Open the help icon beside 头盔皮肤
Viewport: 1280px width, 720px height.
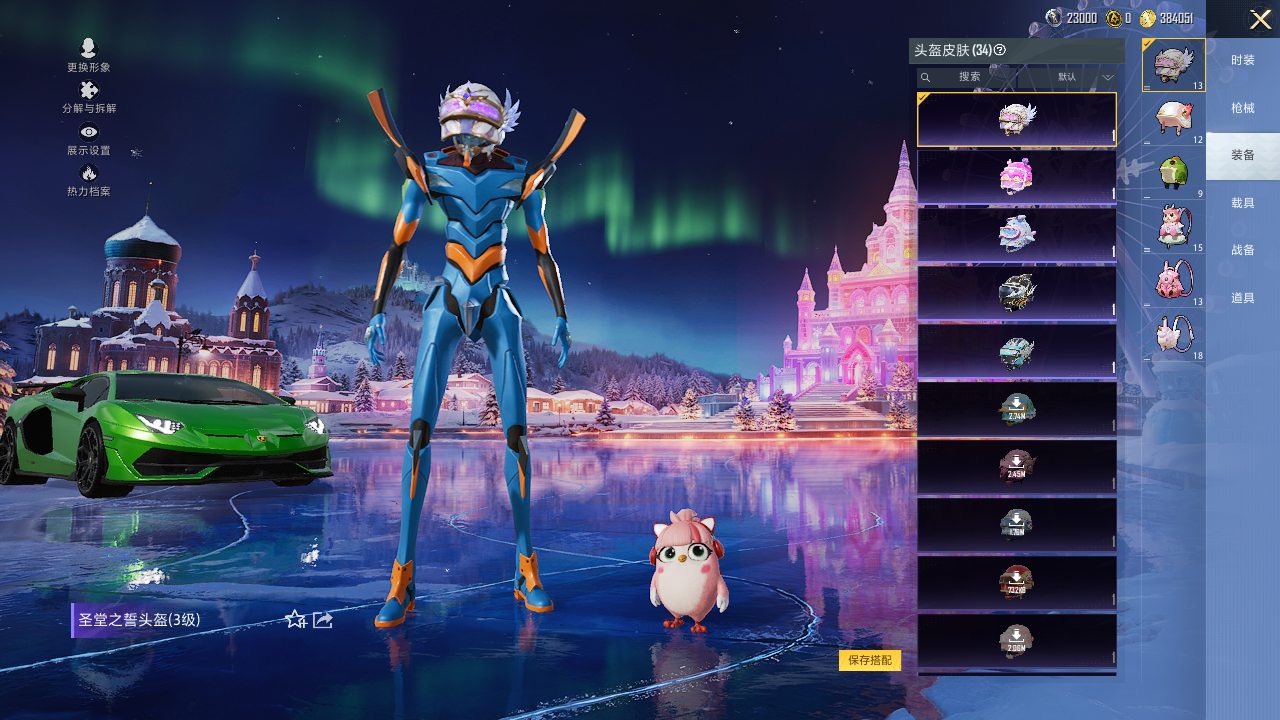coord(1000,50)
